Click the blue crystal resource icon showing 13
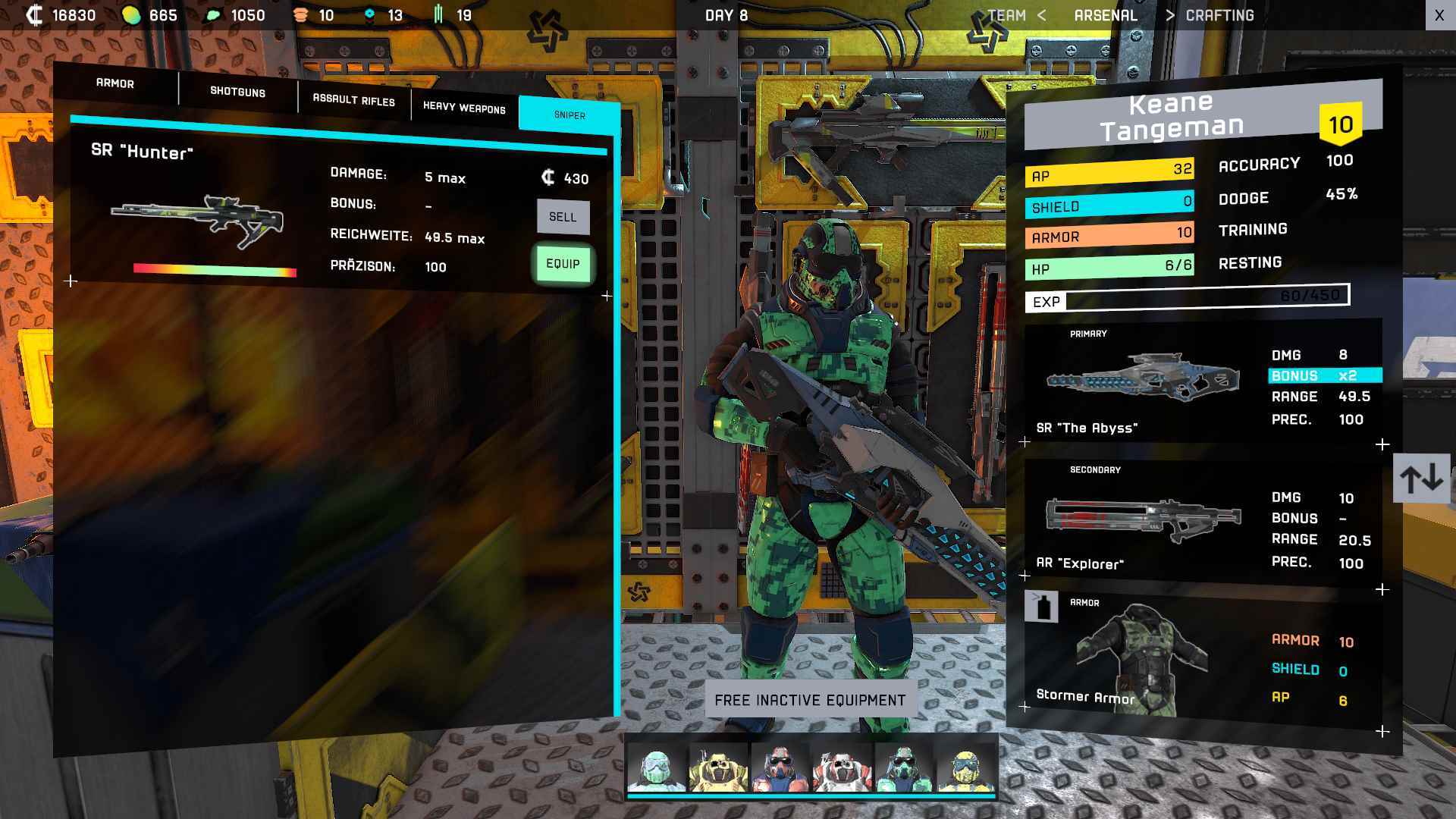The image size is (1456, 819). point(369,14)
